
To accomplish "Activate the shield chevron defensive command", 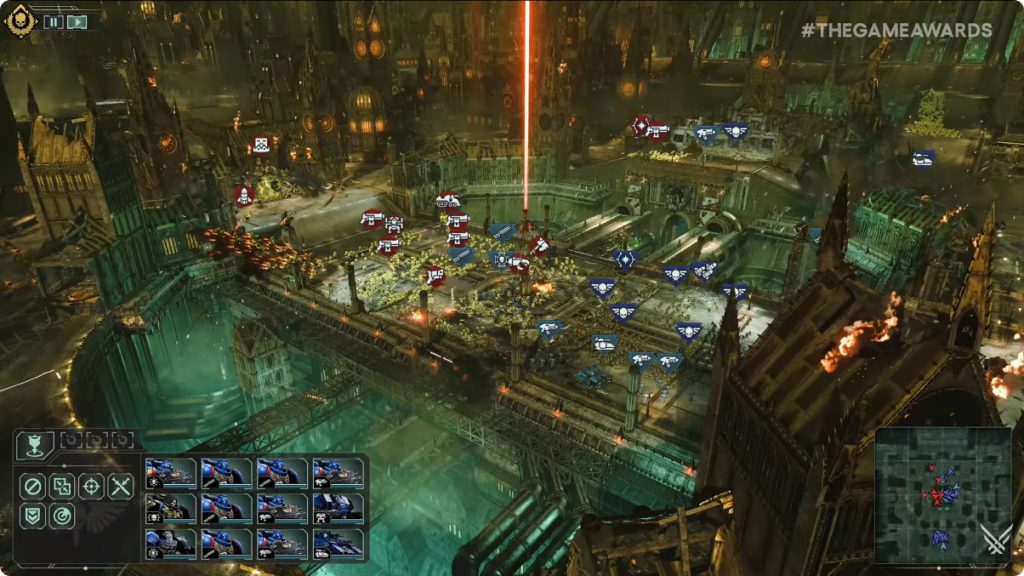I will (33, 516).
